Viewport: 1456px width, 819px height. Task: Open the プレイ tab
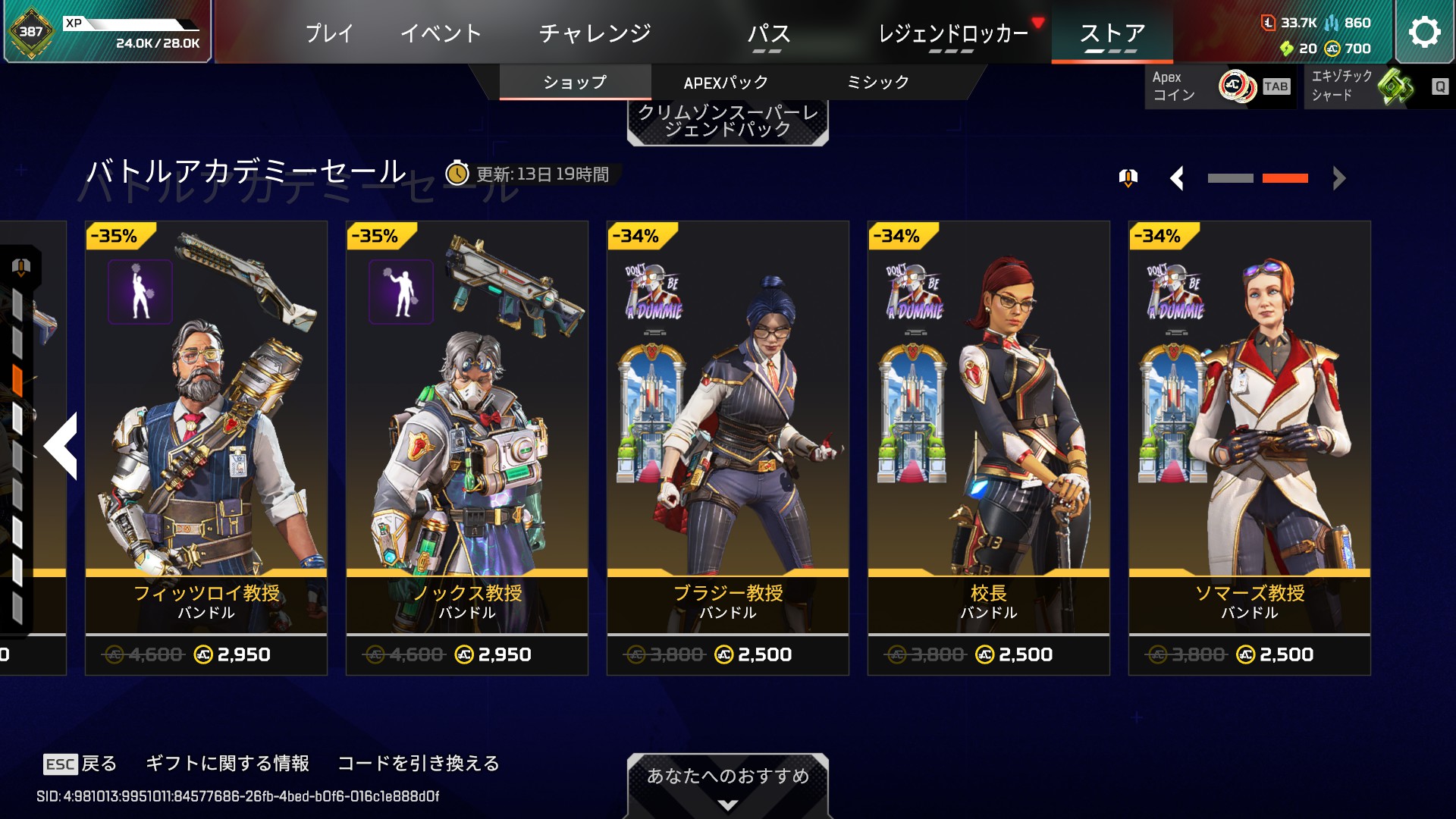329,33
